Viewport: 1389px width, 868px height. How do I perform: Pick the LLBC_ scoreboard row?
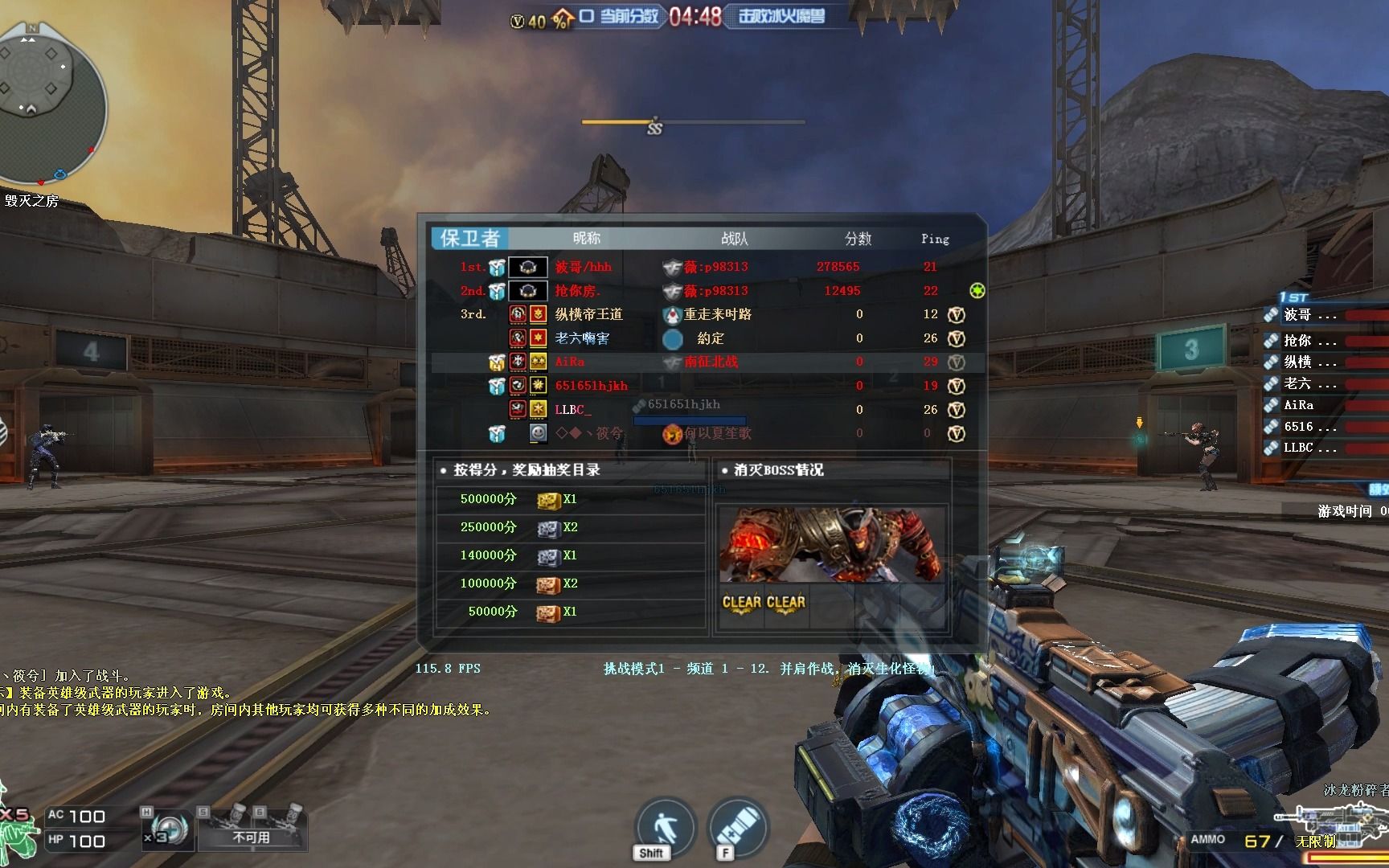[x=573, y=410]
